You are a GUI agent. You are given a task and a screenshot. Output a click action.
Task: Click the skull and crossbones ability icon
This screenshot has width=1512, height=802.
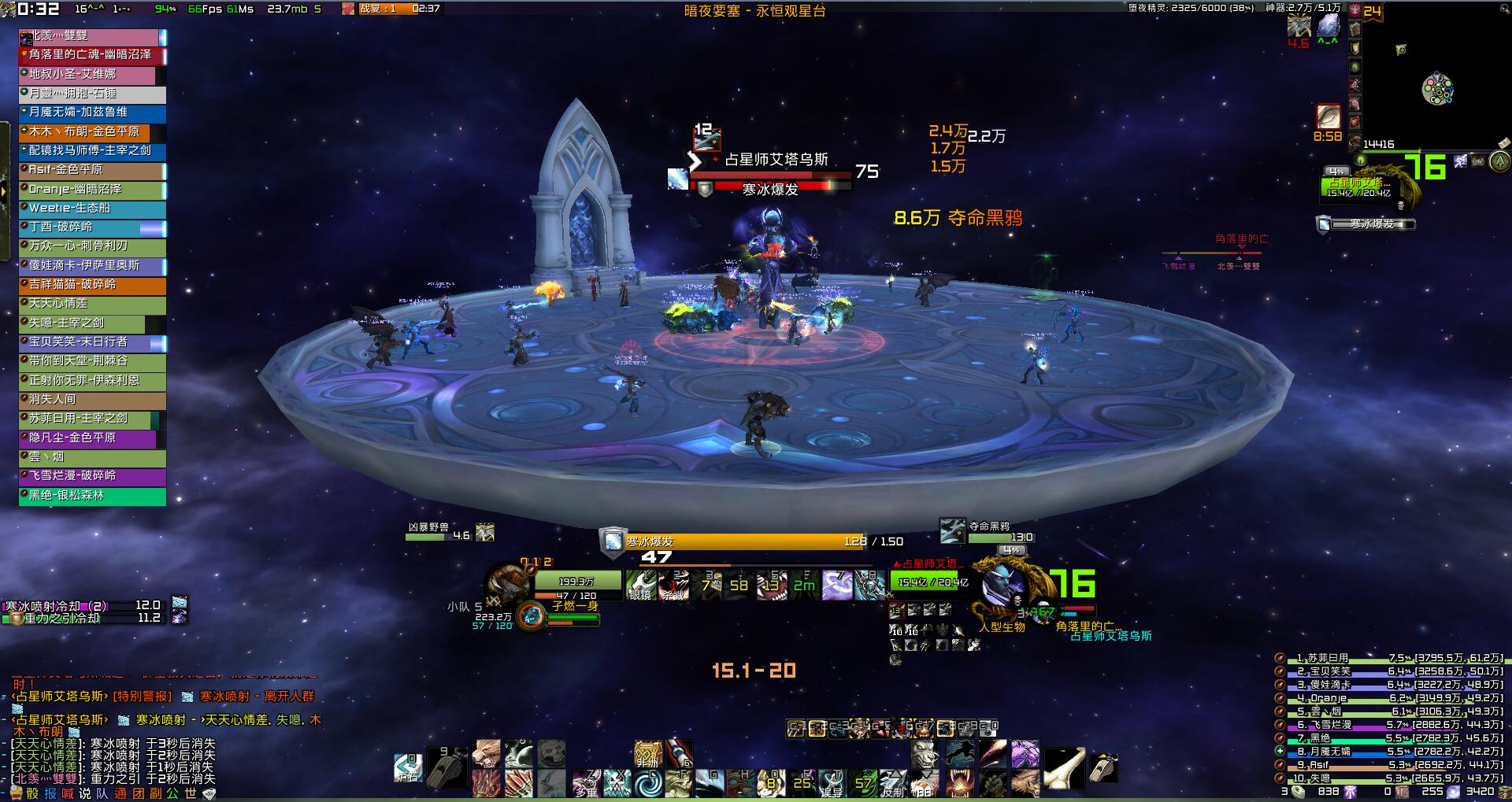(617, 784)
